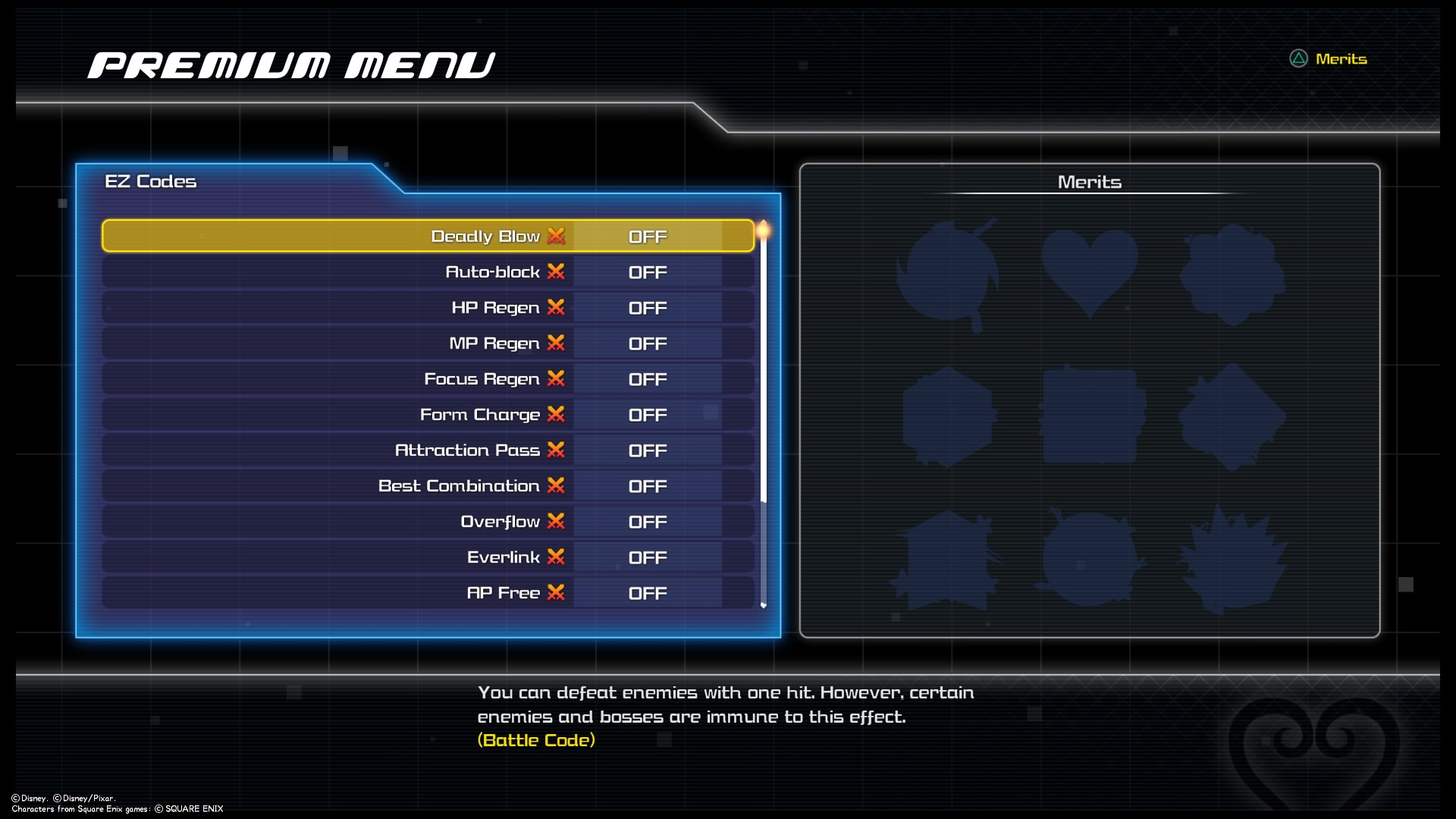Select the heart-shaped merit emblem
Viewport: 1456px width, 819px height.
pos(1089,273)
